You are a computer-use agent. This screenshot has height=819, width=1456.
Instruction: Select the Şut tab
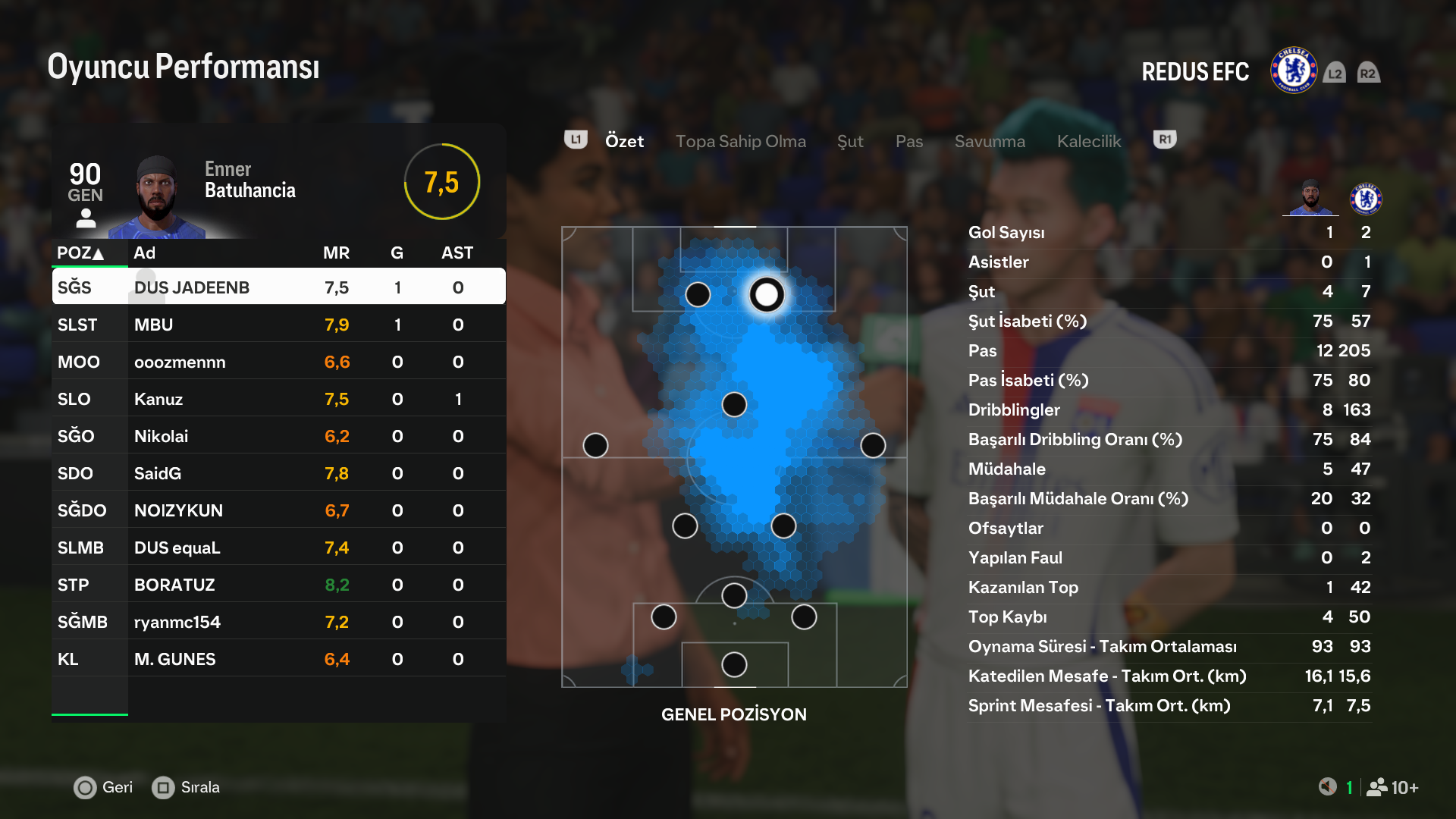pyautogui.click(x=850, y=141)
